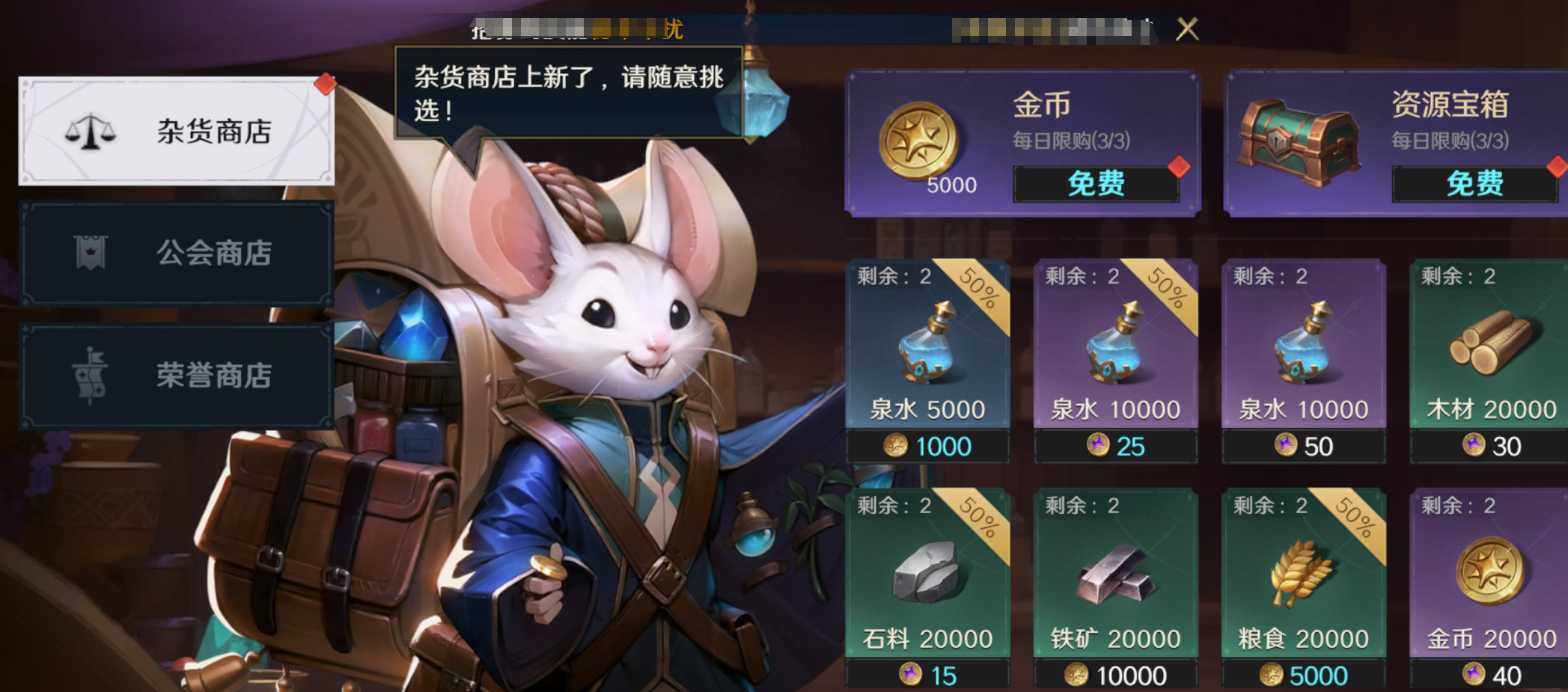This screenshot has width=1568, height=692.
Task: Switch to the 公会商店 tab
Action: (x=176, y=253)
